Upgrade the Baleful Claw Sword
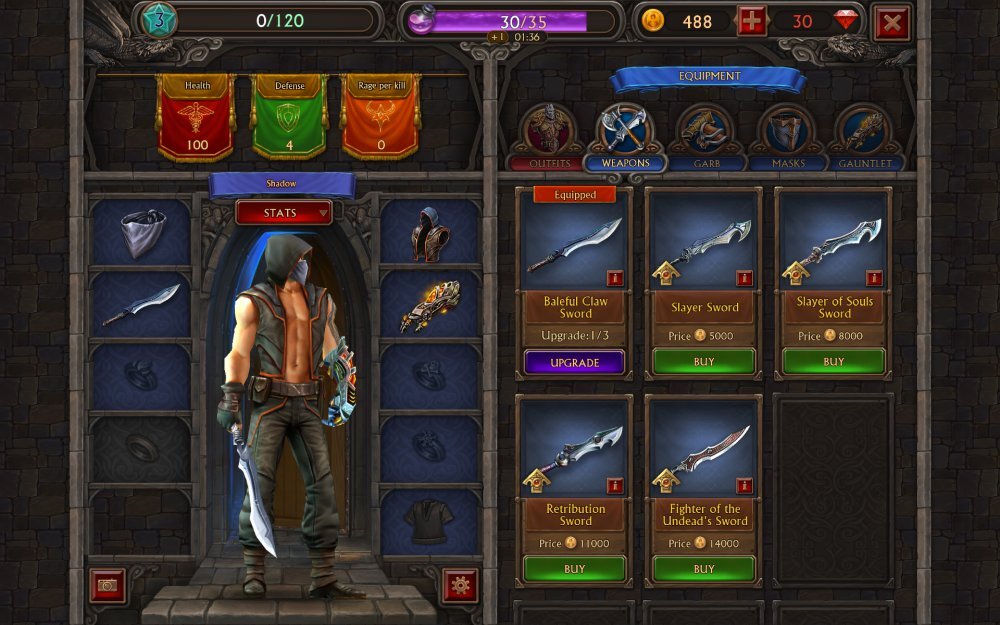Image resolution: width=1000 pixels, height=625 pixels. coord(575,362)
